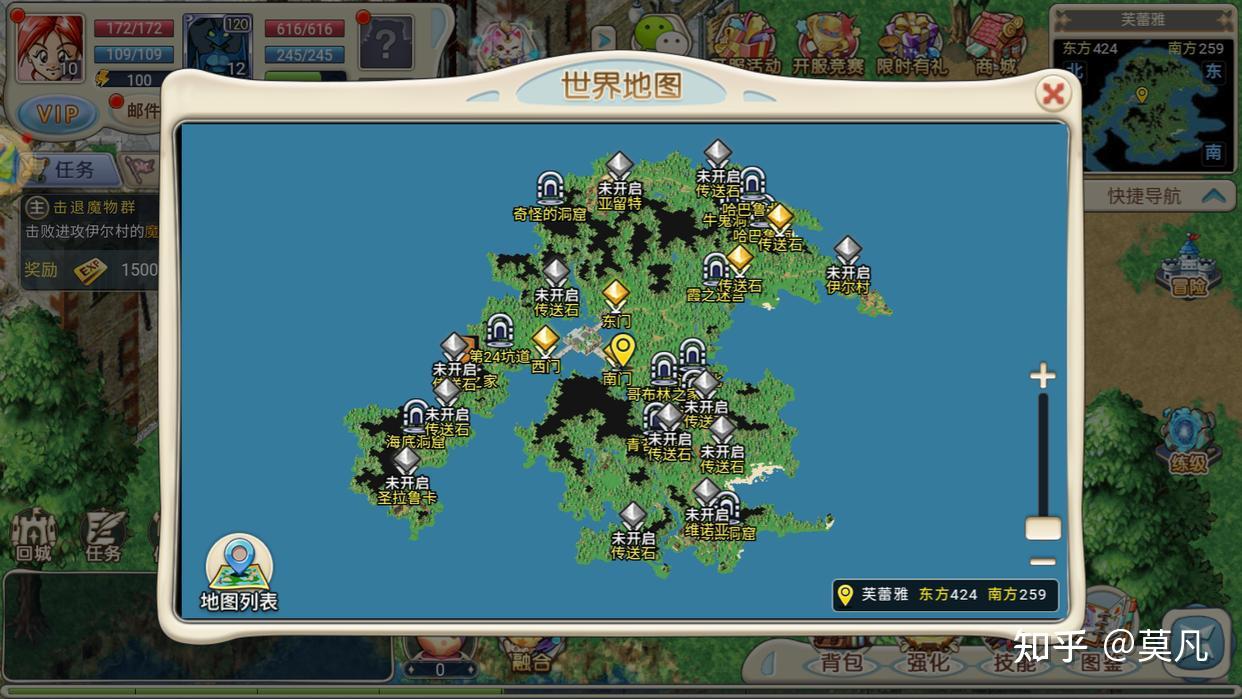Select the 海底洞窟 cave marker

(416, 416)
